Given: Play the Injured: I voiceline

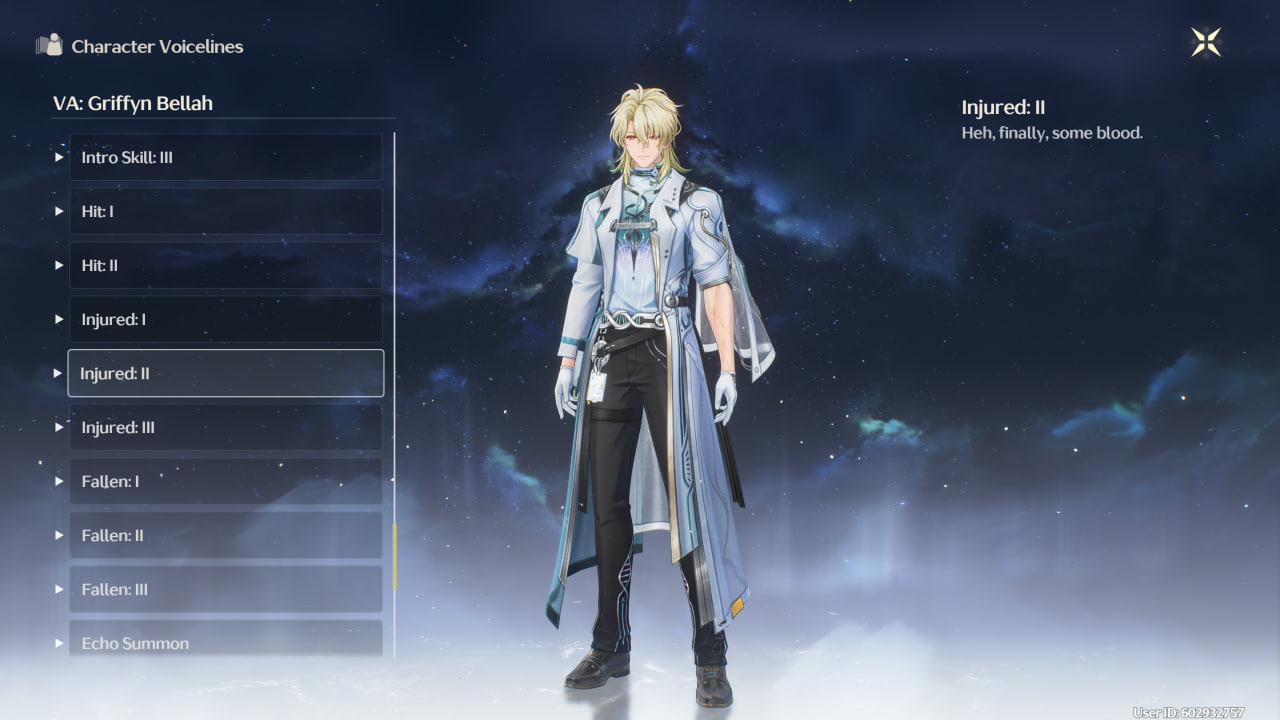Looking at the screenshot, I should [x=225, y=320].
